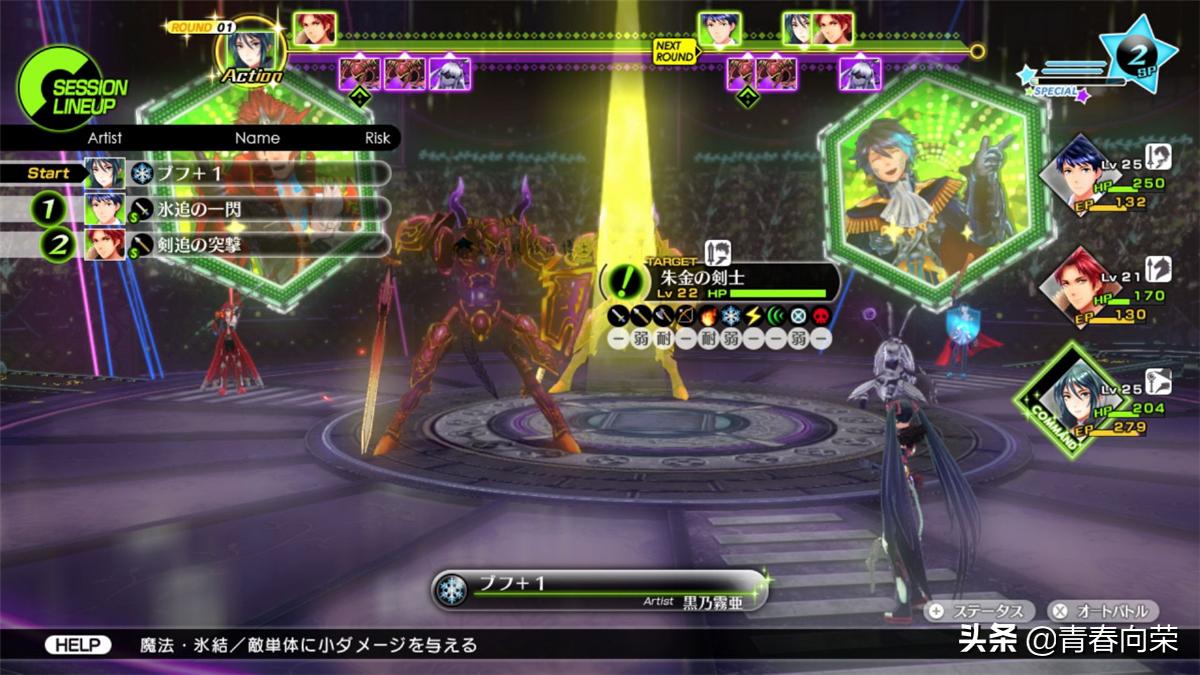Click the red skull affinity icon on the target

(x=820, y=316)
